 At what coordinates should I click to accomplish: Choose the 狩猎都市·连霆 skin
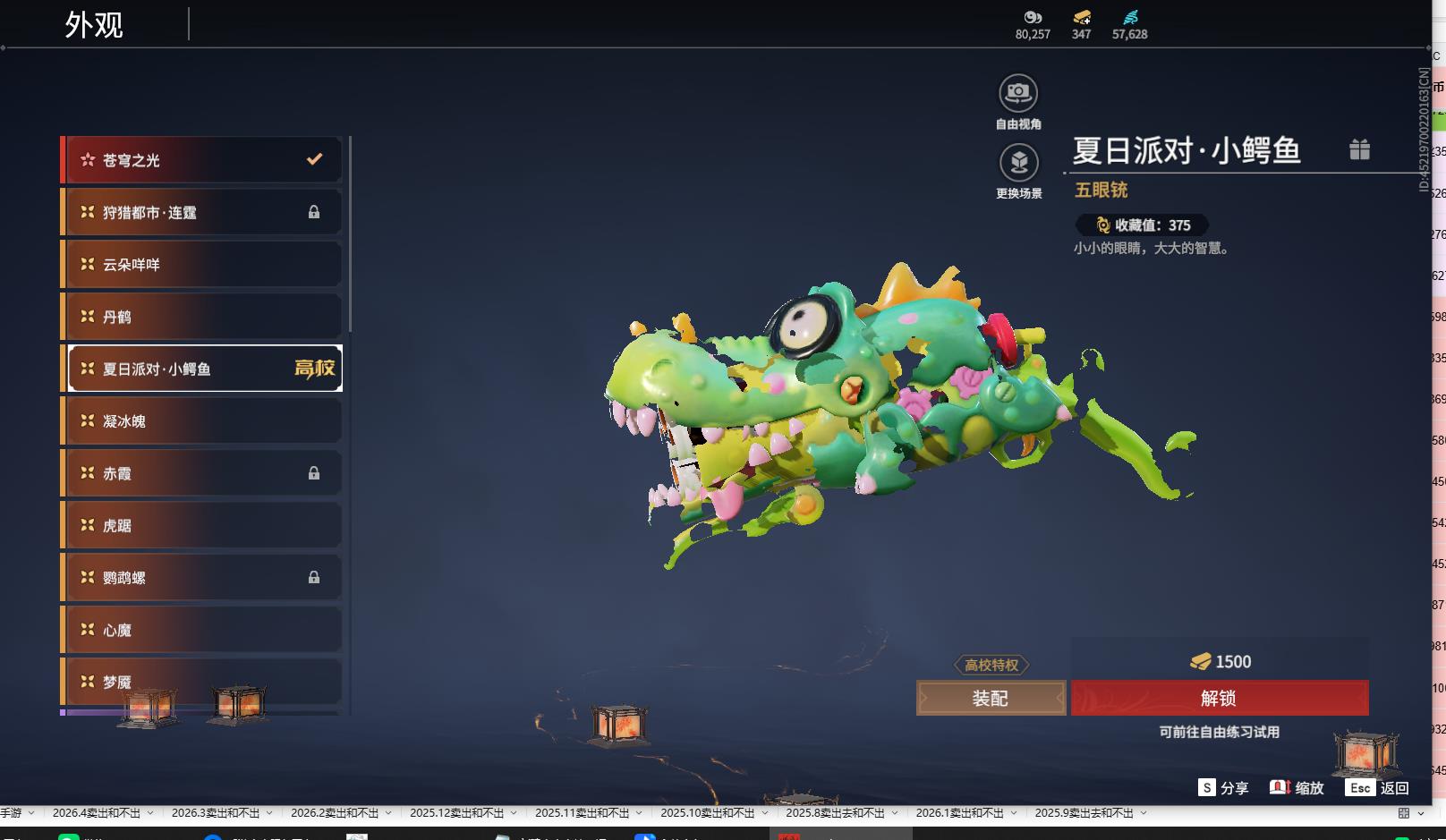tap(201, 212)
